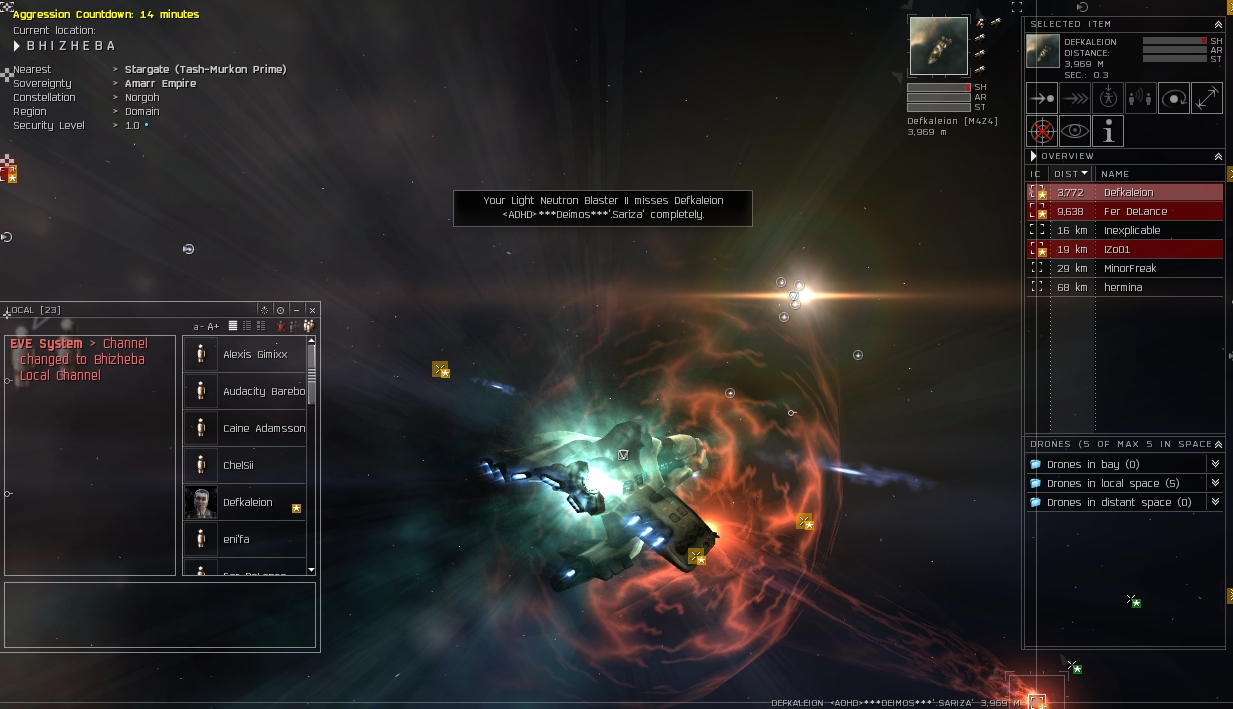
Task: Select Inexplicable in the overview list
Action: pyautogui.click(x=1131, y=230)
